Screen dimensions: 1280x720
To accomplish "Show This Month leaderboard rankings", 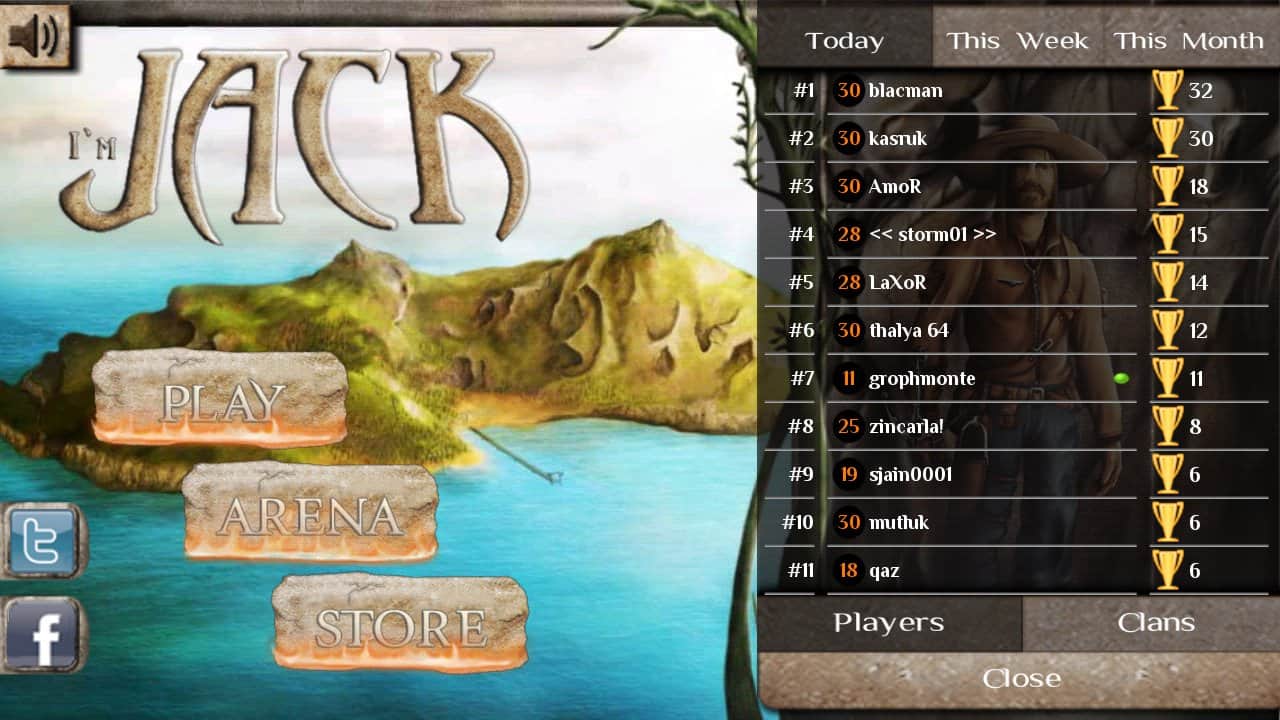I will 1188,41.
